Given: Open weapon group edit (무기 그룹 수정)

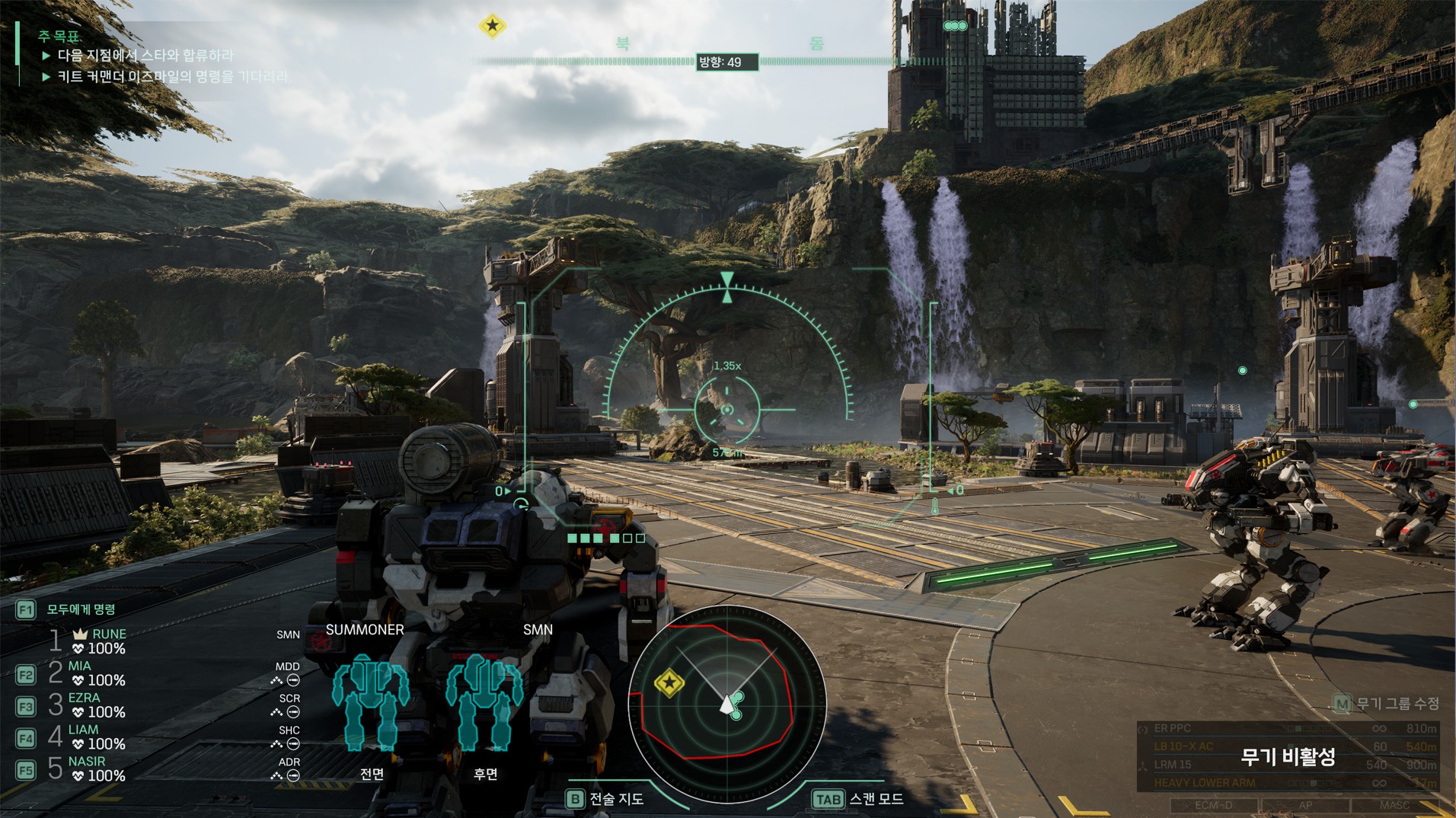Looking at the screenshot, I should pyautogui.click(x=1397, y=704).
